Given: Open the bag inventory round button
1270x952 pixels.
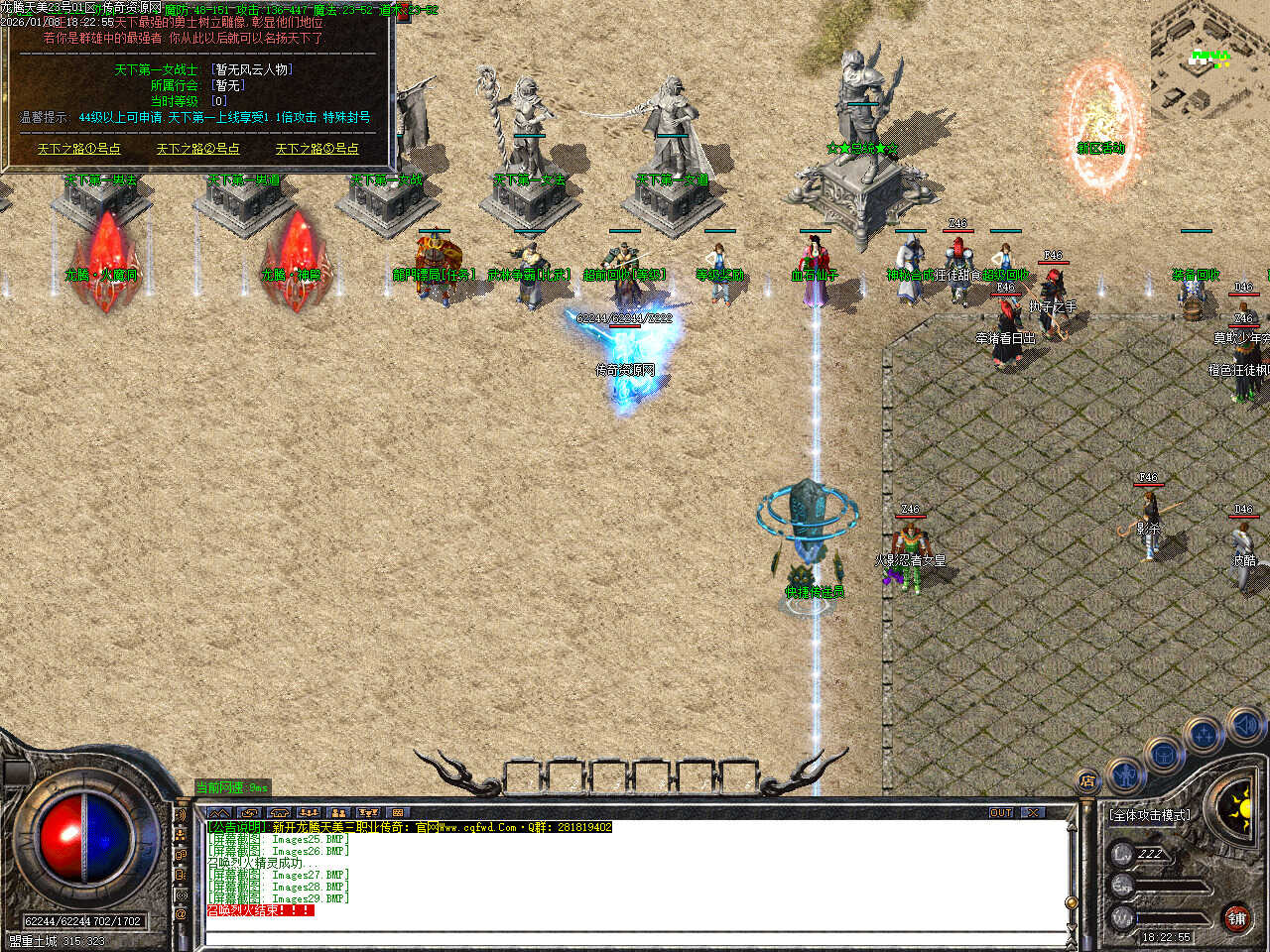Looking at the screenshot, I should point(1164,754).
